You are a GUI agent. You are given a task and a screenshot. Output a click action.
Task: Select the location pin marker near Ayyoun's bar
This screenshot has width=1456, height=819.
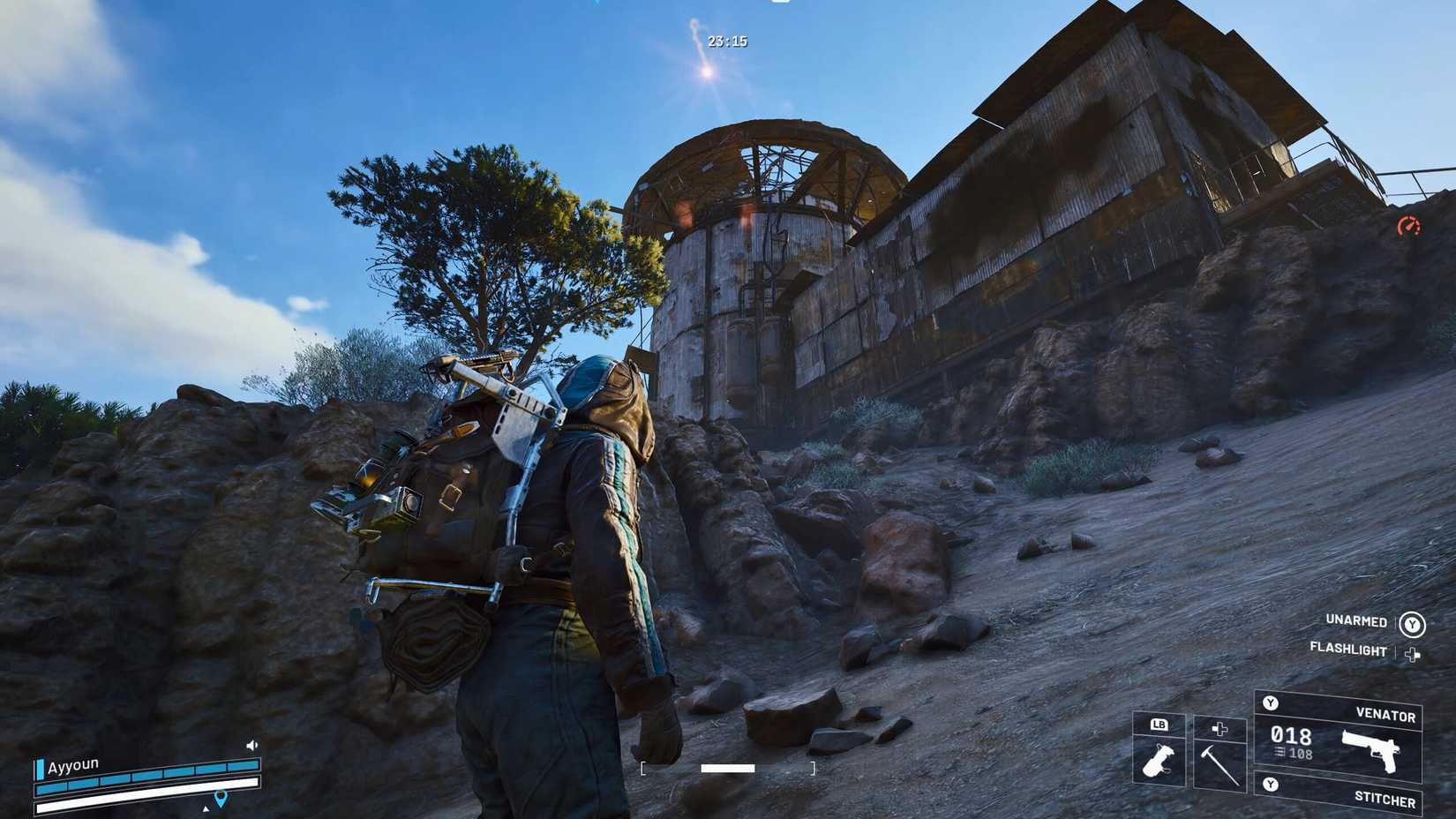tap(221, 799)
